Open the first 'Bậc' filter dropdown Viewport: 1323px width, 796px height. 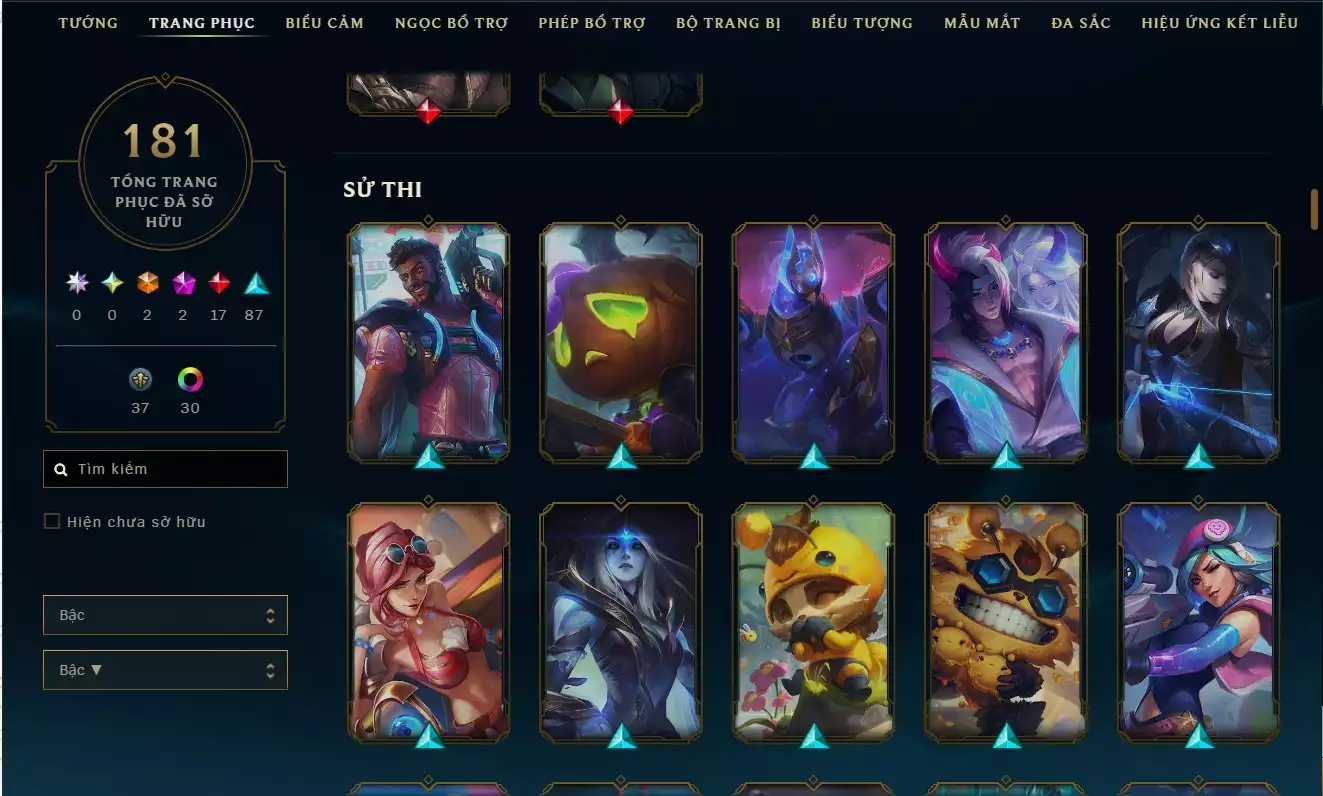(165, 615)
